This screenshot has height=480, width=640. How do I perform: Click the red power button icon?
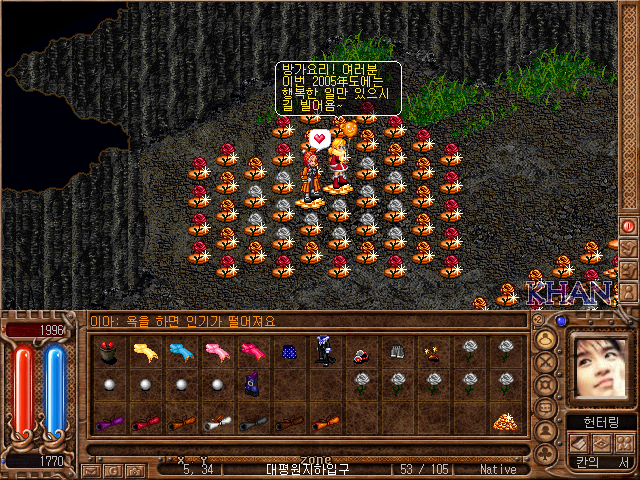point(628,226)
